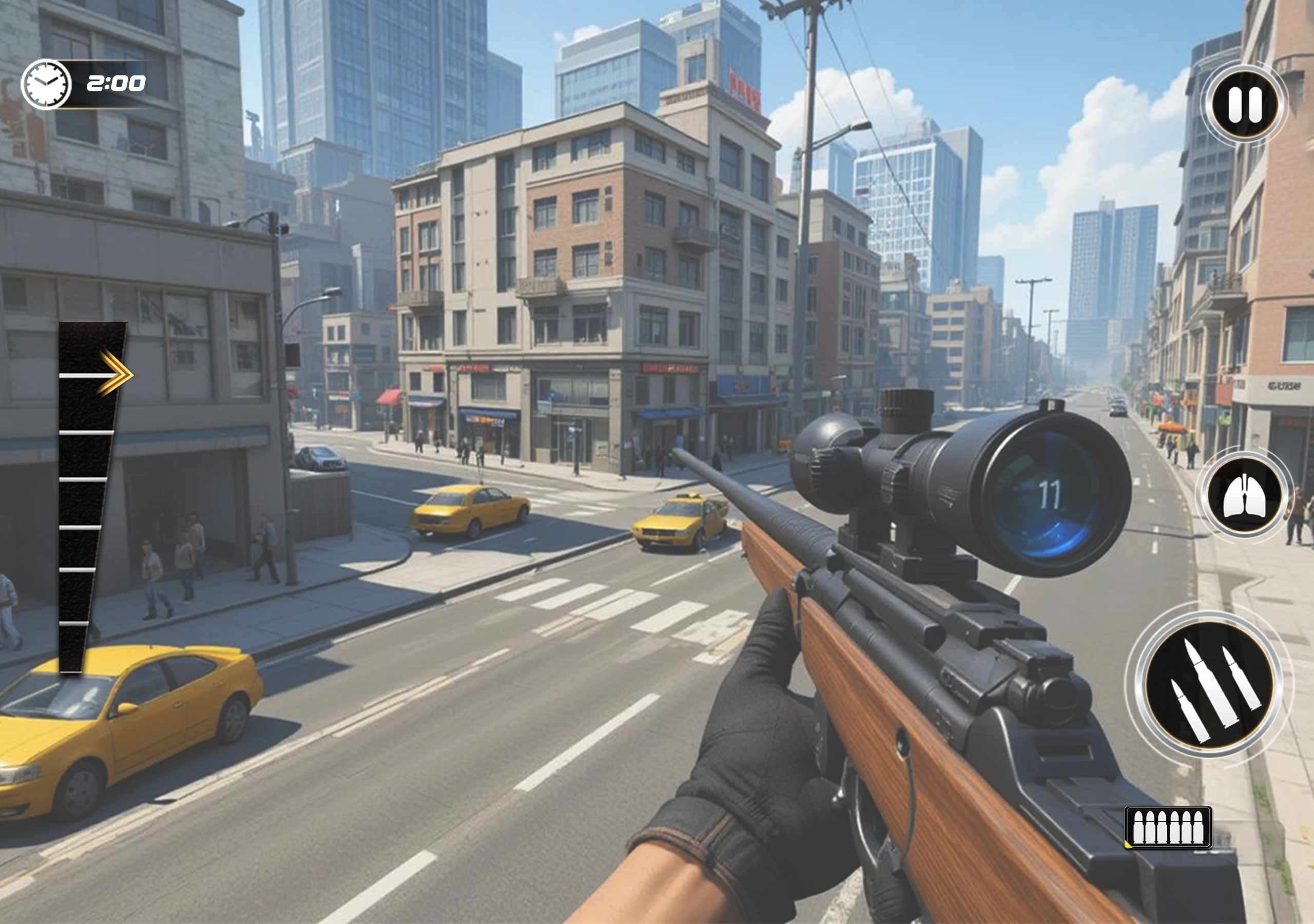Fire using the three-bullets button
This screenshot has width=1314, height=924.
tap(1209, 684)
